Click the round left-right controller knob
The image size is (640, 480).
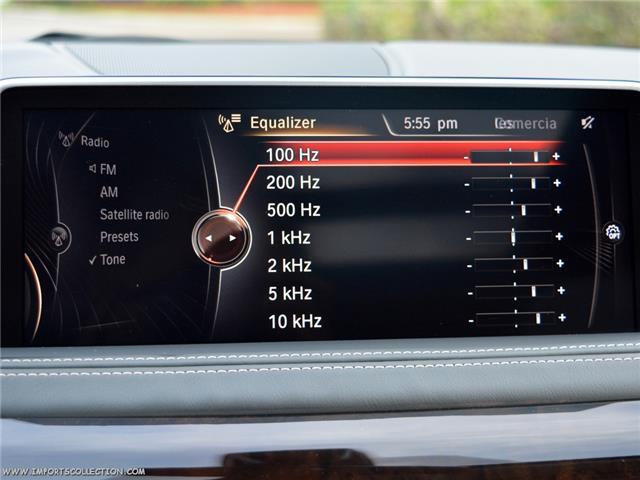221,238
